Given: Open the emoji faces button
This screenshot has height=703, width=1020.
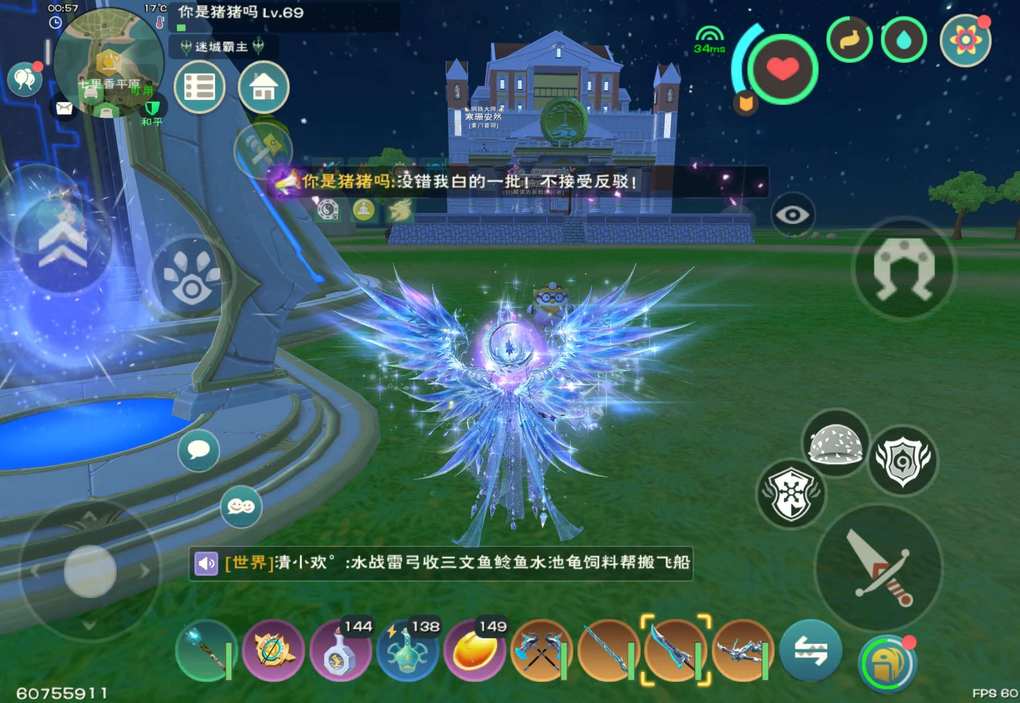Looking at the screenshot, I should (240, 506).
